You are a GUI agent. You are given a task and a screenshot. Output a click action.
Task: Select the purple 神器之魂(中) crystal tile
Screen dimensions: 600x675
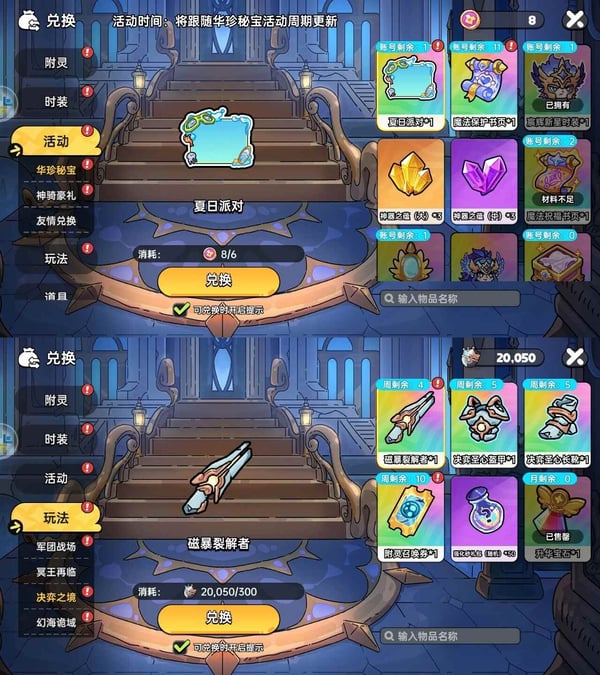[x=484, y=178]
